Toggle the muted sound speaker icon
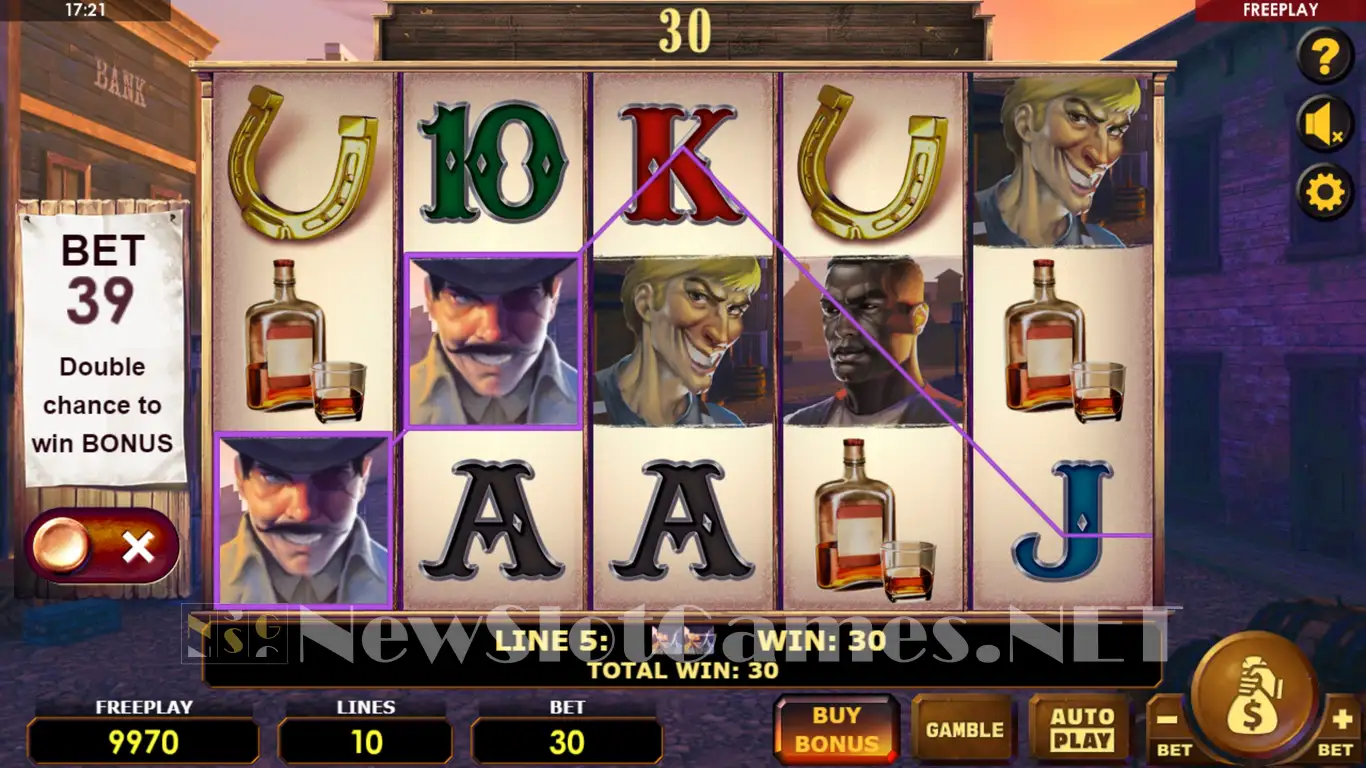This screenshot has height=768, width=1366. (1325, 125)
